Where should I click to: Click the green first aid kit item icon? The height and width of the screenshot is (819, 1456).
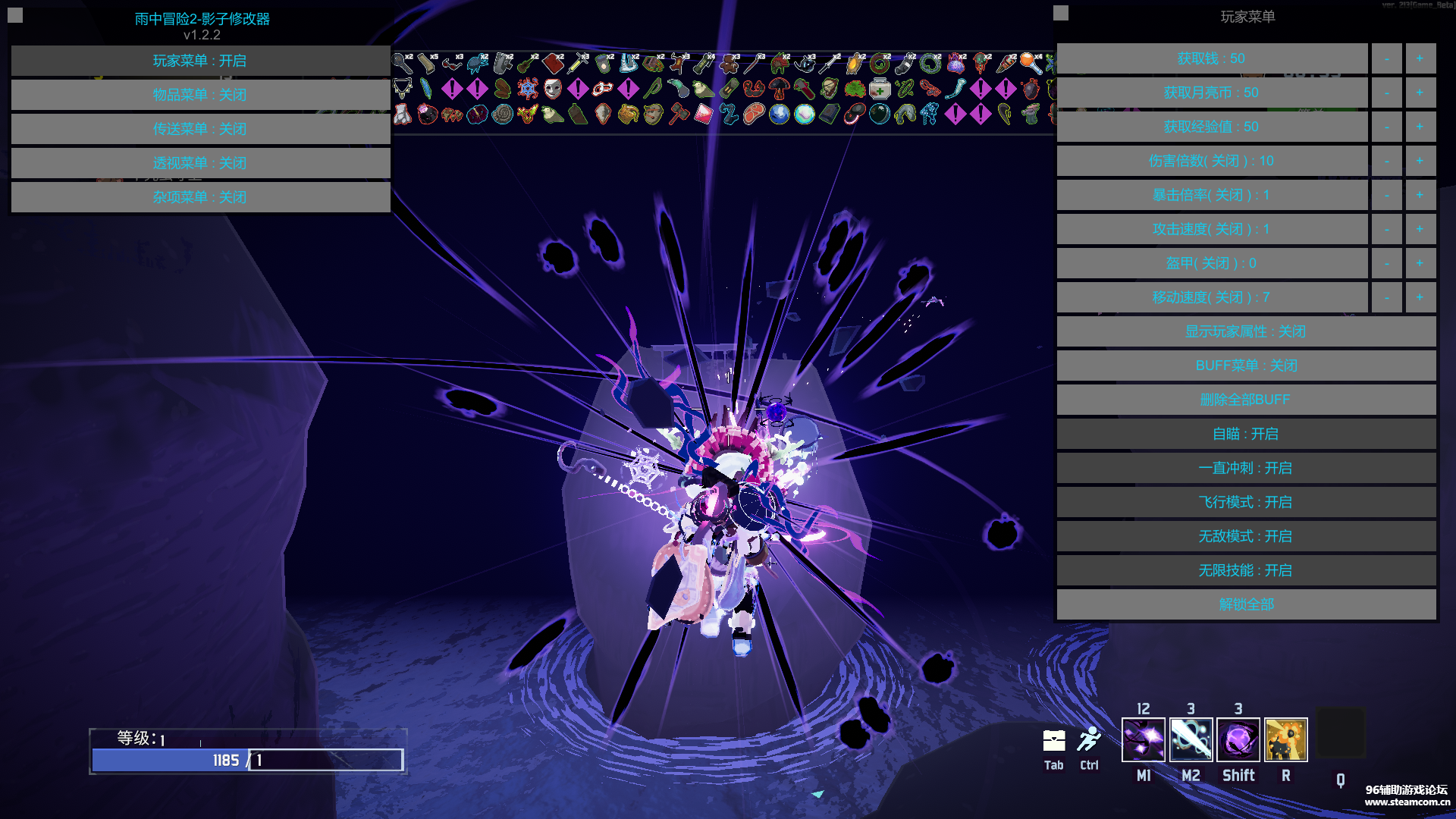879,89
